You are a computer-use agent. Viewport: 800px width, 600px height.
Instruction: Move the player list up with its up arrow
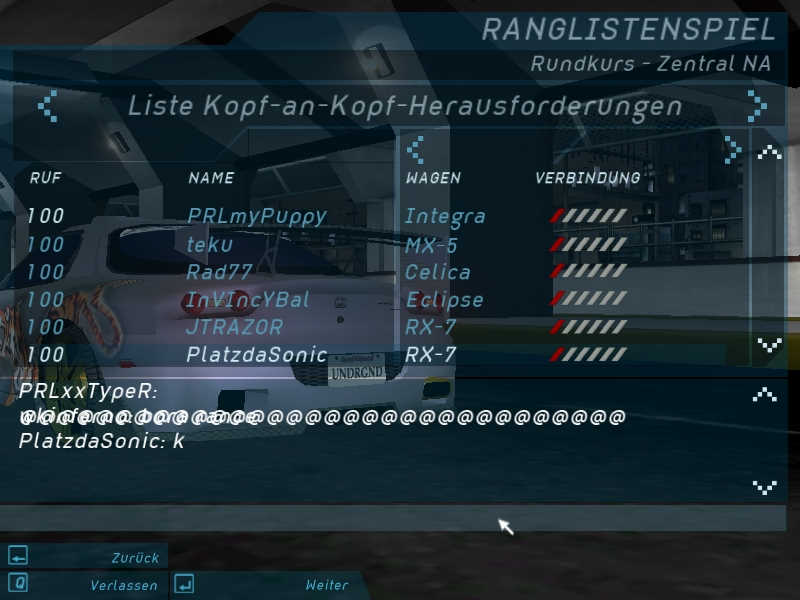(768, 152)
